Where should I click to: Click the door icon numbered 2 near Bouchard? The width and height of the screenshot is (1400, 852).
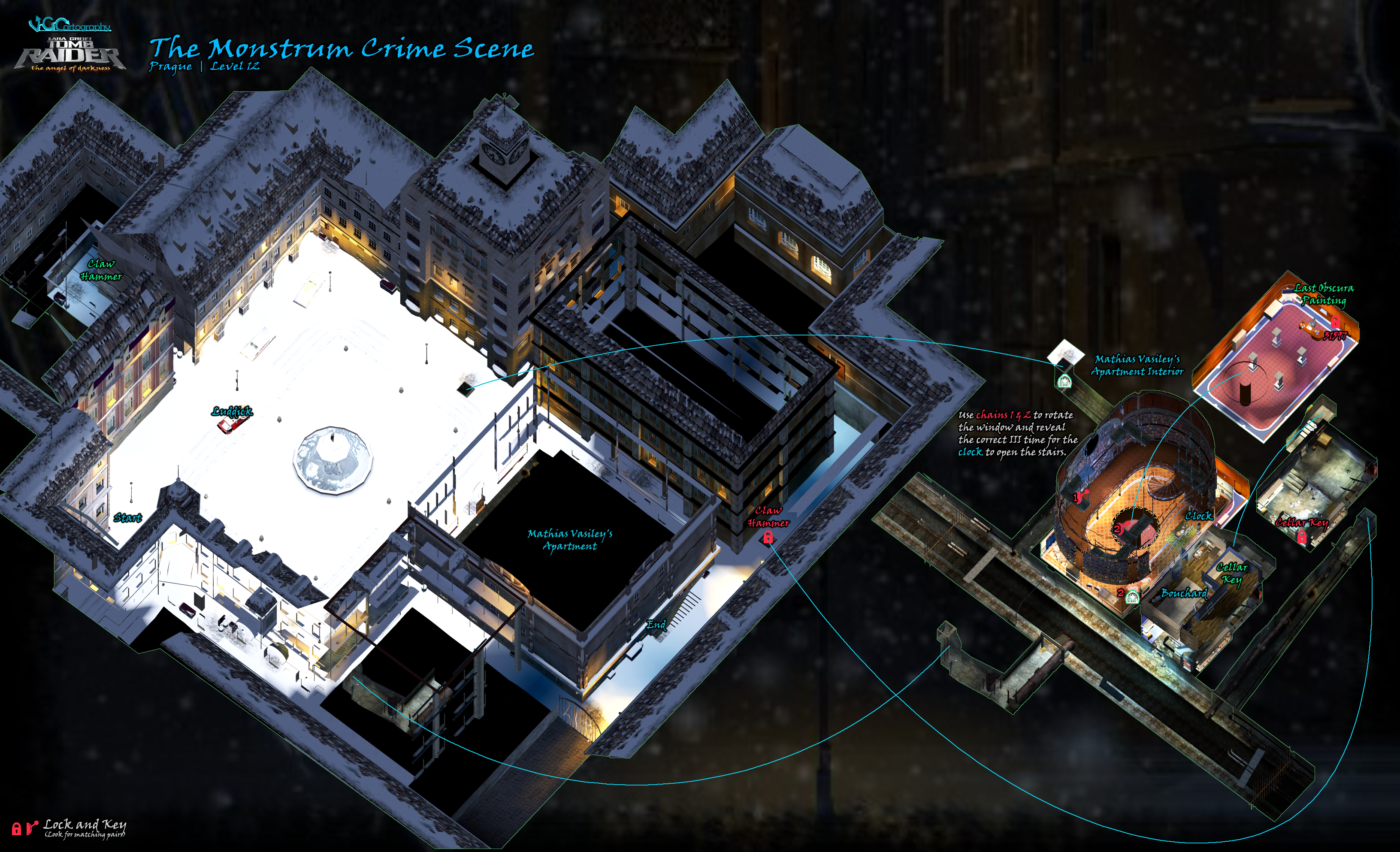coord(1132,596)
